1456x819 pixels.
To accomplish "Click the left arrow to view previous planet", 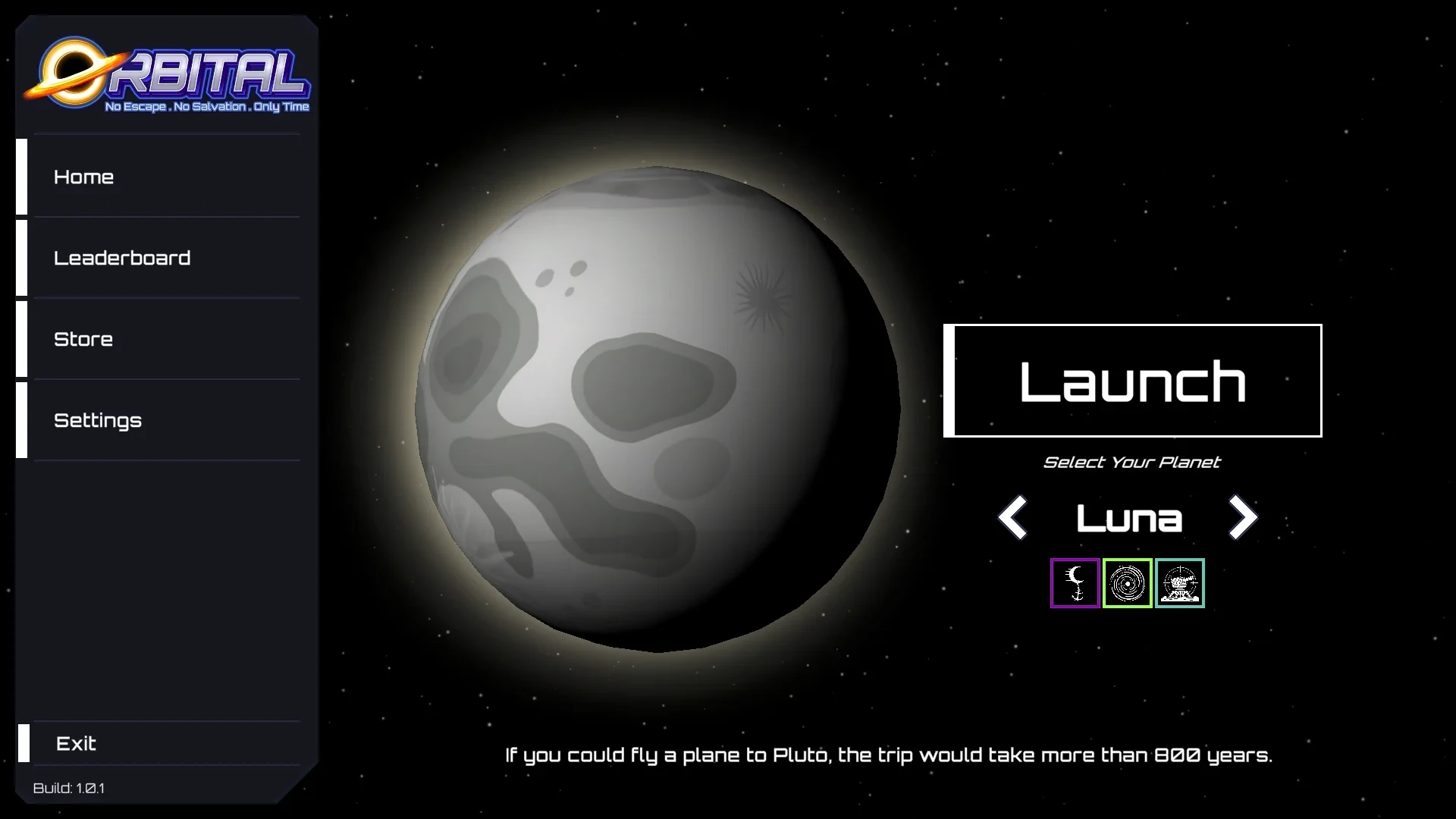I will (x=1013, y=517).
